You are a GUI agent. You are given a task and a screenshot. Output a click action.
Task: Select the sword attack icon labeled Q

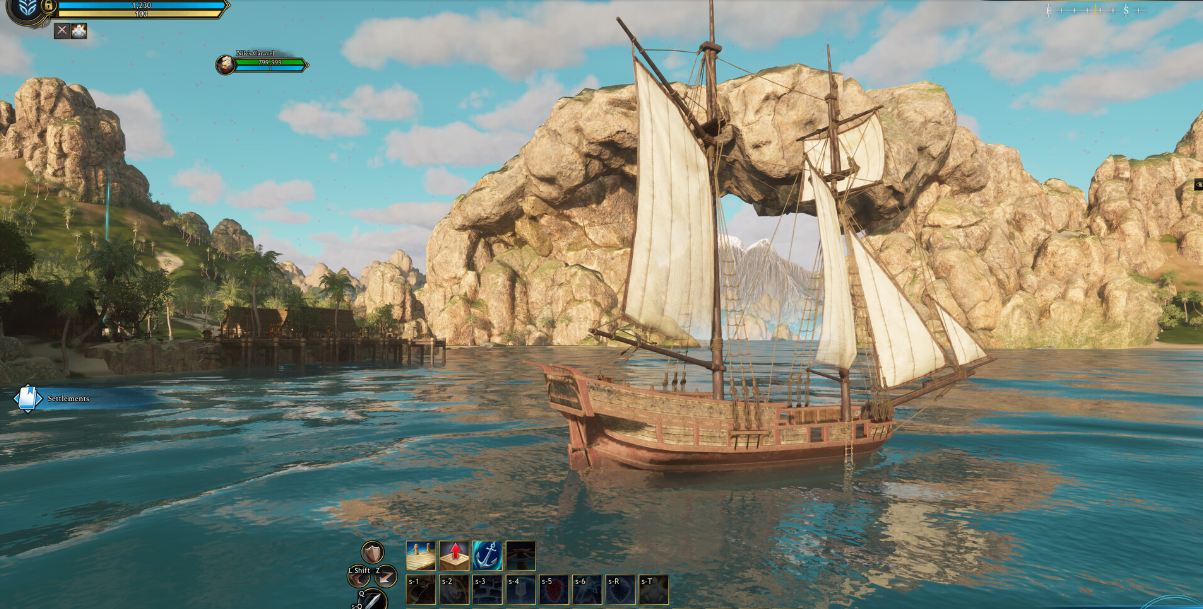pos(372,600)
